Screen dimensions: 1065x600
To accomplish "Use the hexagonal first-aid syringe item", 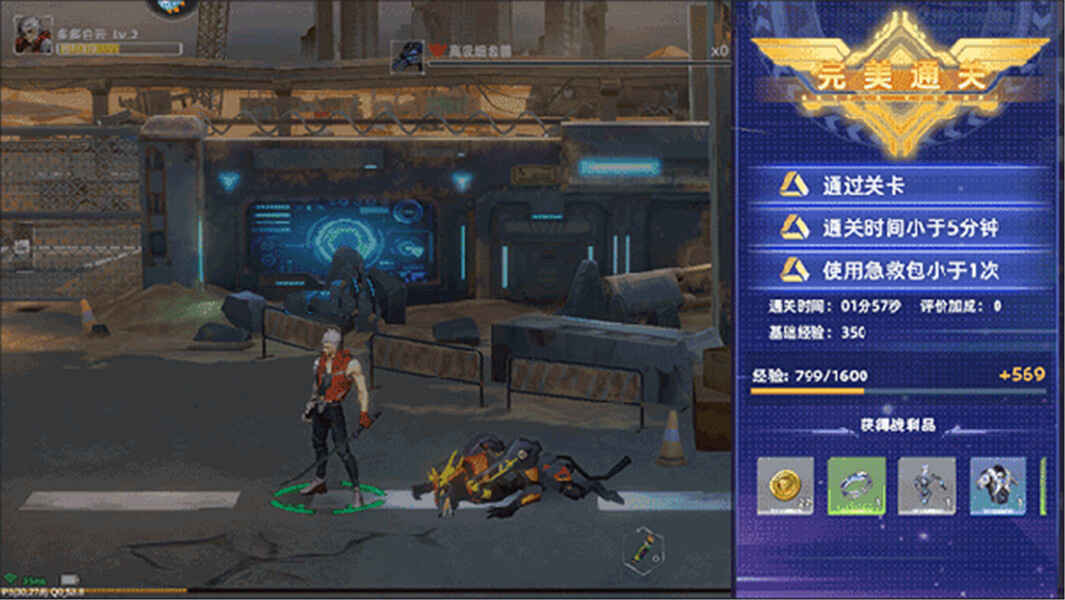I will (x=639, y=548).
